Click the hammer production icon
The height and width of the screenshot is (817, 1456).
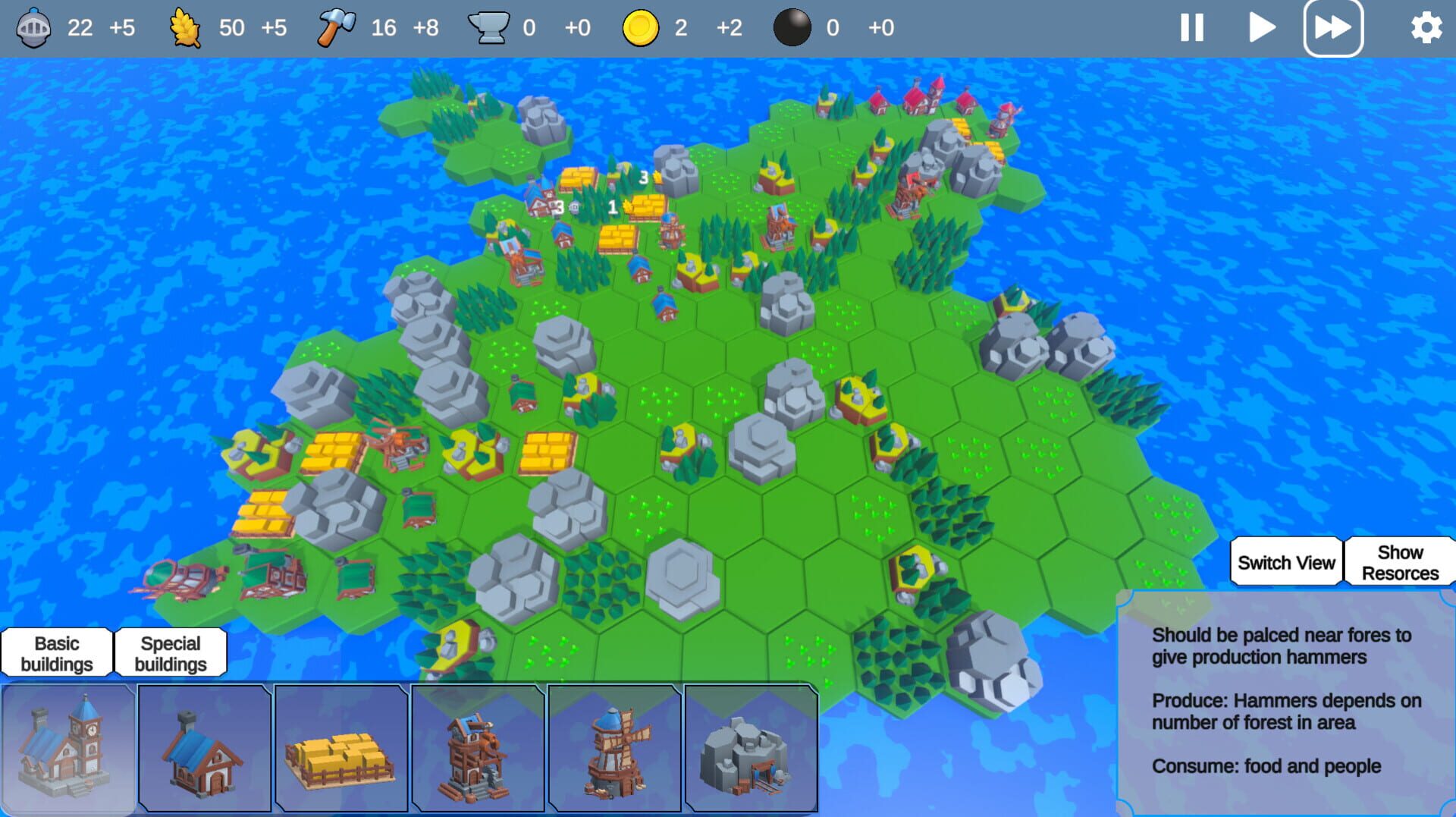[339, 28]
